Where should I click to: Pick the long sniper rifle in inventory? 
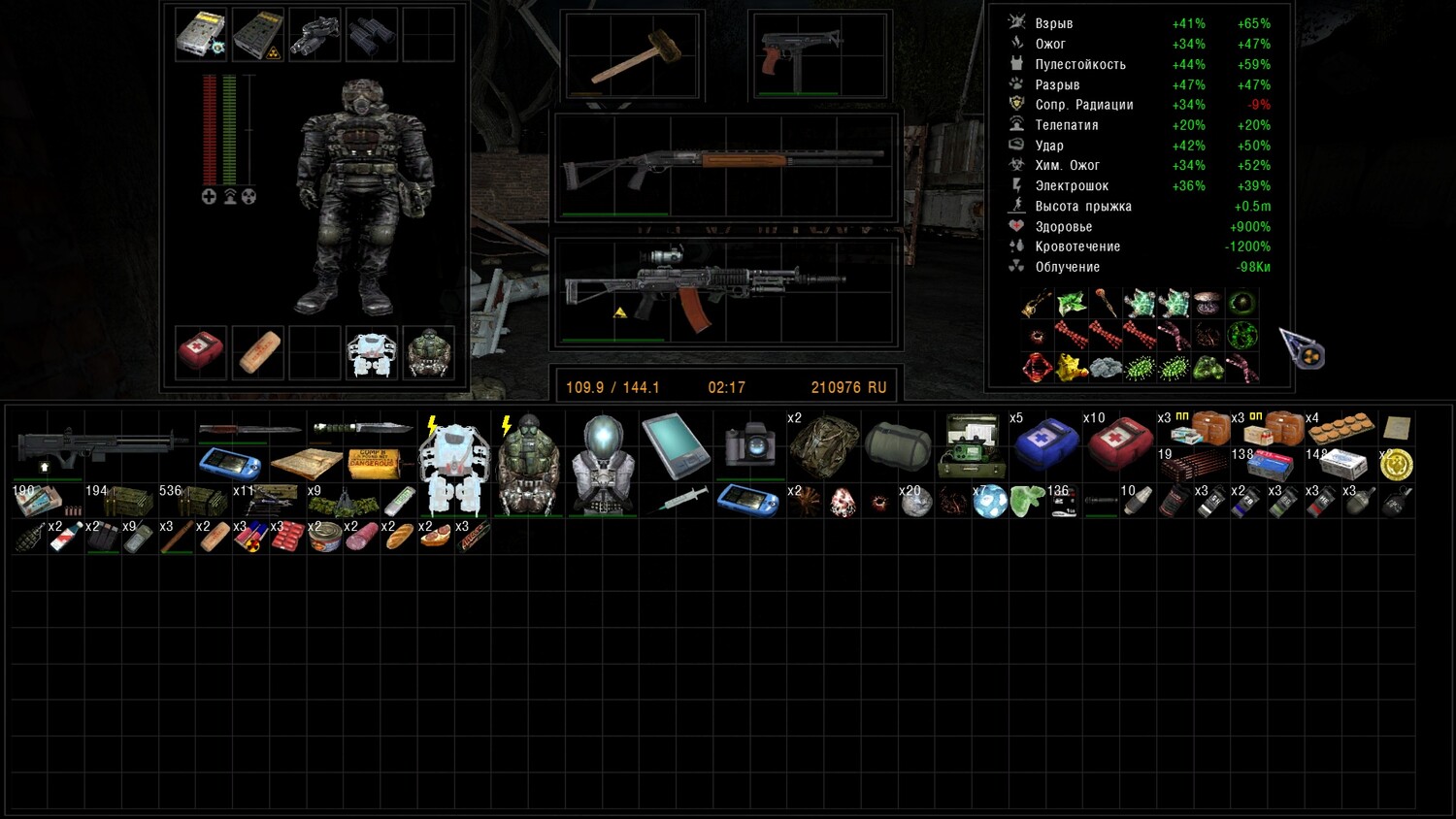click(x=102, y=445)
